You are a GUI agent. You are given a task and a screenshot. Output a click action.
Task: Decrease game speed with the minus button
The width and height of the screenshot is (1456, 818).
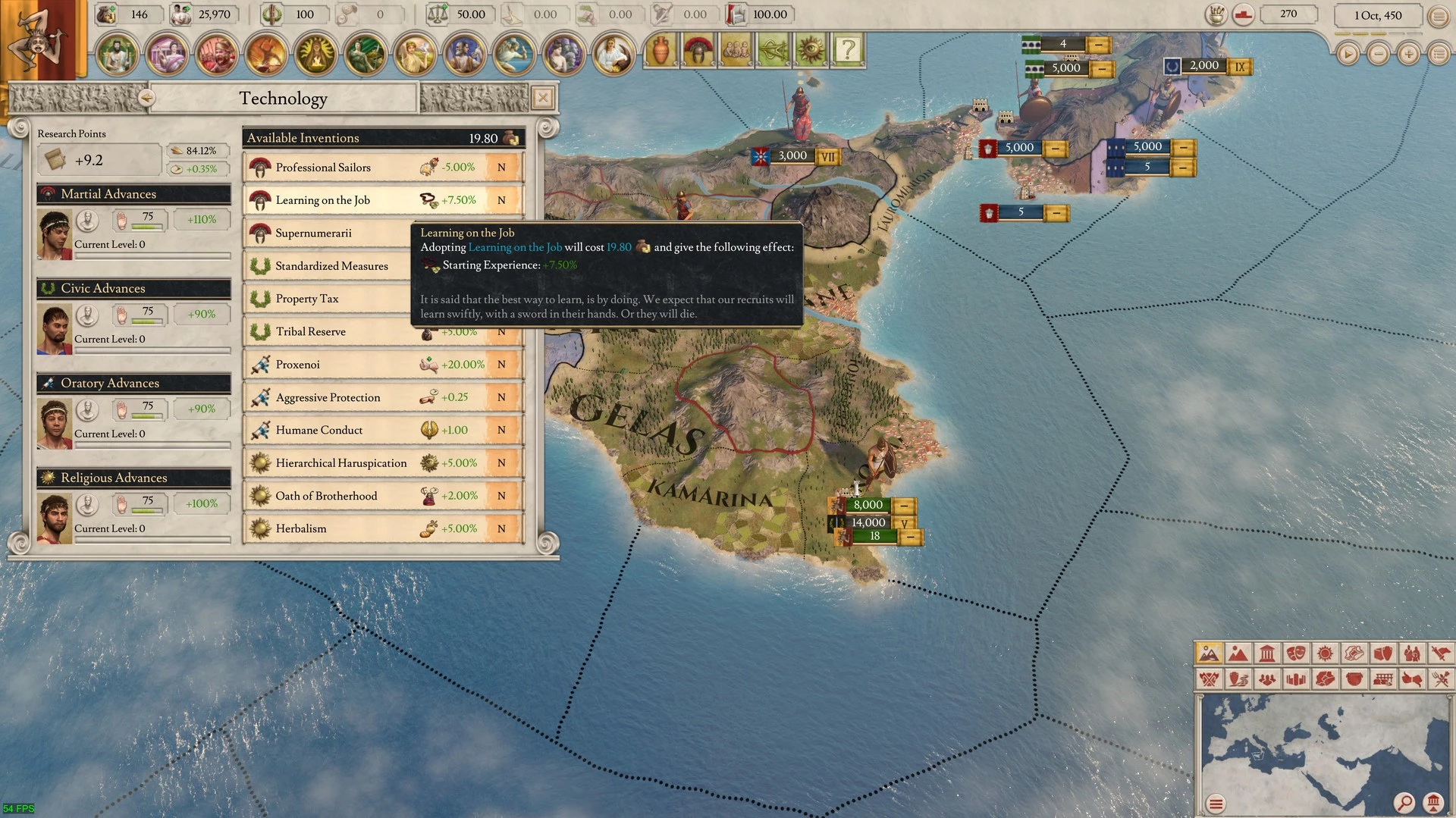point(1379,54)
